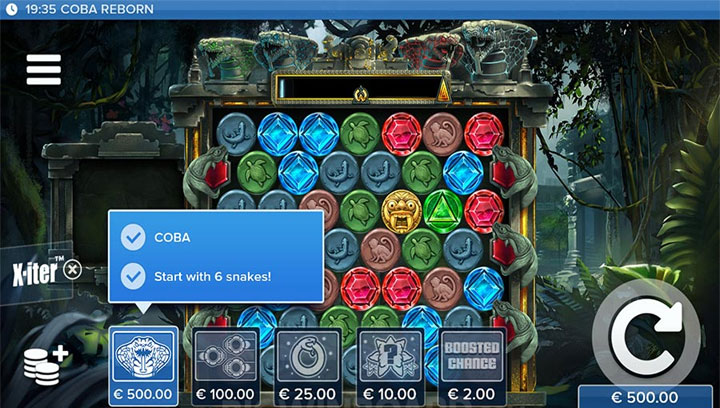Select the € 500.00 X-iter option
The image size is (720, 408).
coord(143,366)
